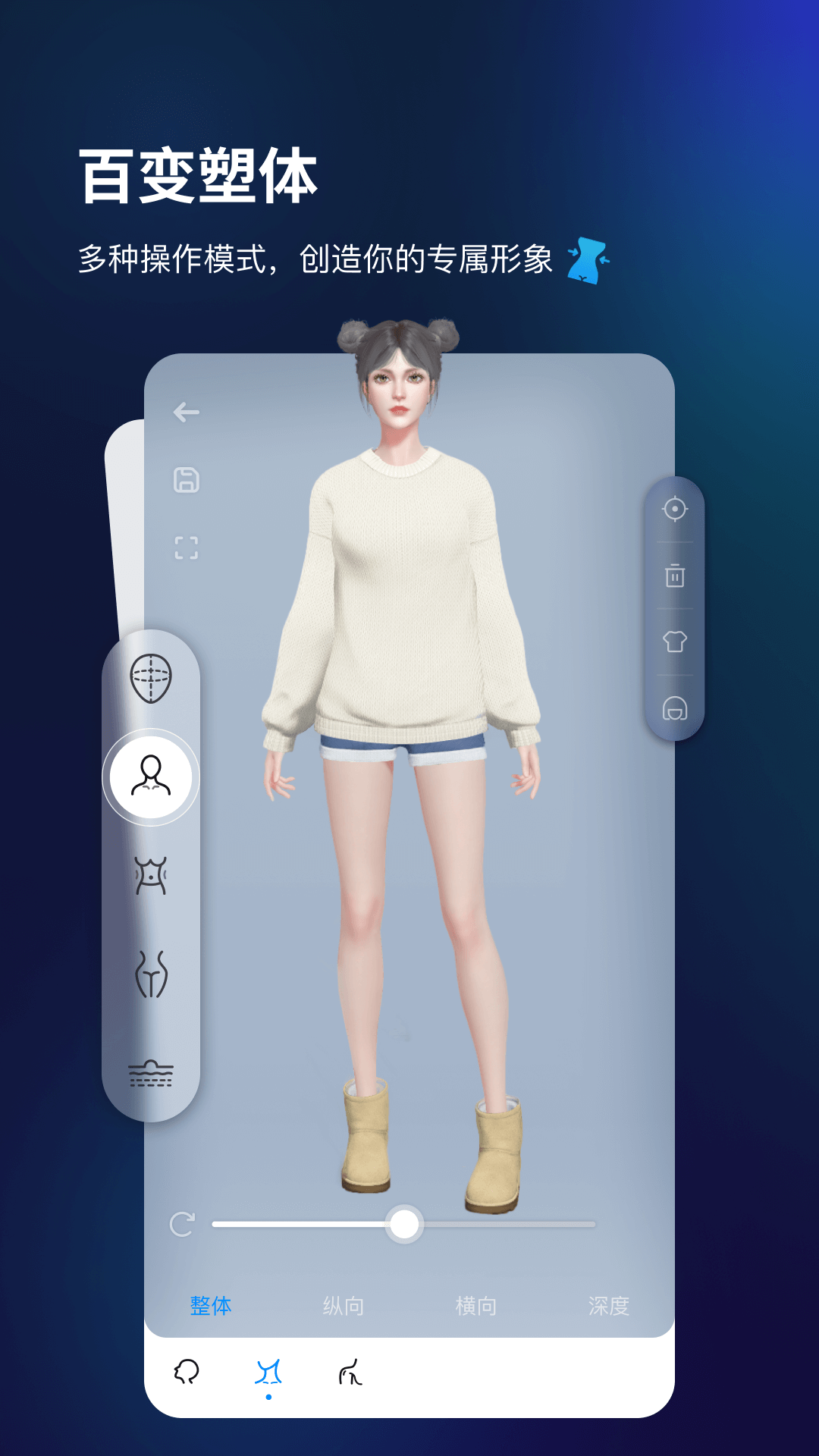This screenshot has height=1456, width=819.
Task: Go back with the left arrow
Action: coord(187,413)
